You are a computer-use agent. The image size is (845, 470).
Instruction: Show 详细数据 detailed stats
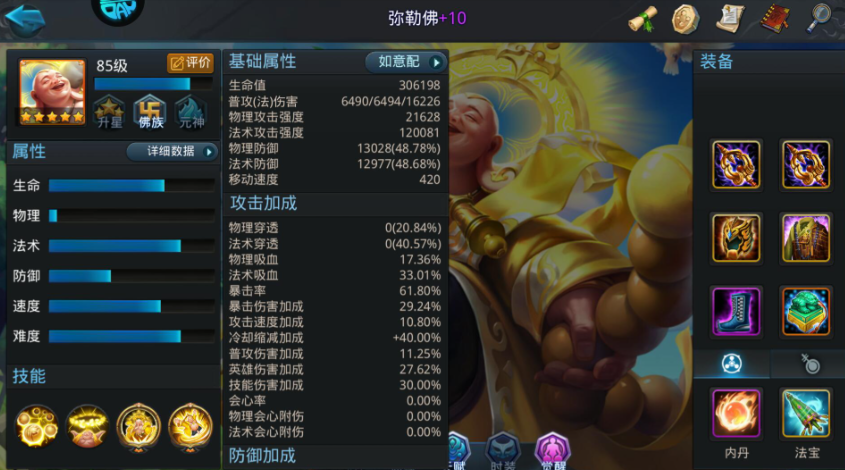click(x=171, y=152)
